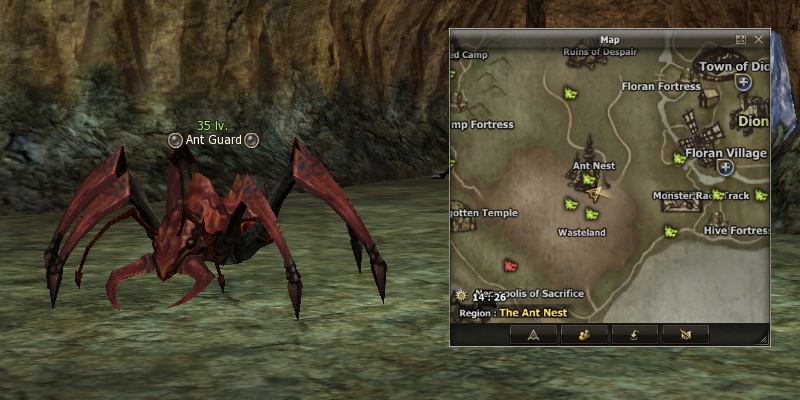800x400 pixels.
Task: Click the blue cross icon under Town of Dion
Action: point(743,85)
